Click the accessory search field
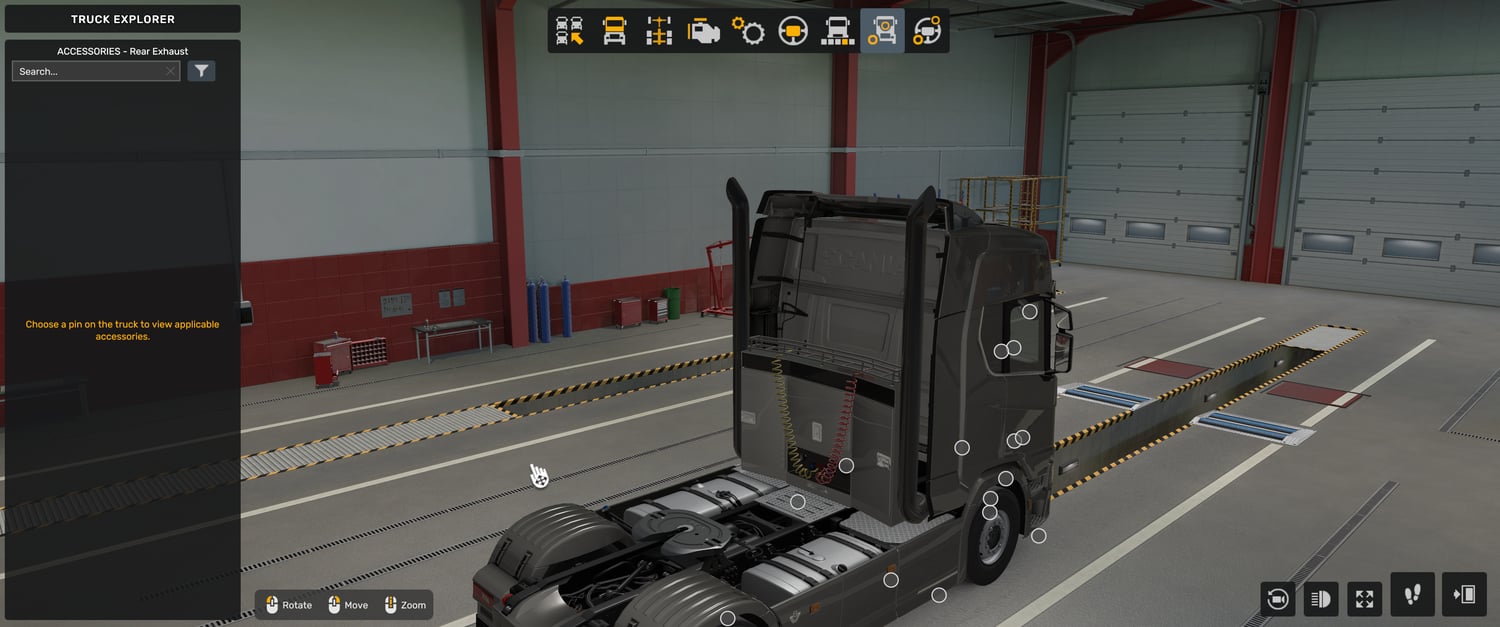Image resolution: width=1500 pixels, height=627 pixels. (88, 71)
